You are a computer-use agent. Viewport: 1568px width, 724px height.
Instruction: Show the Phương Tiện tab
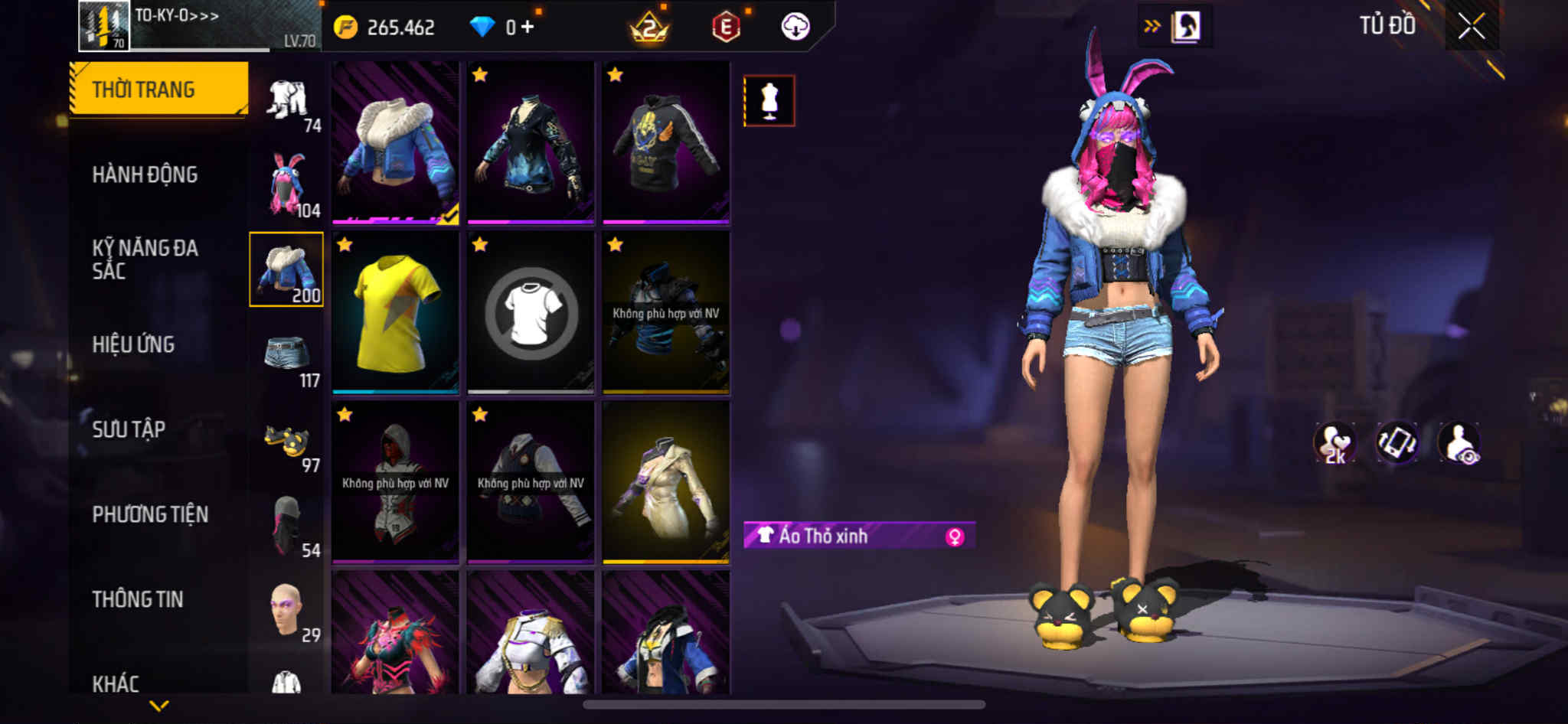150,514
